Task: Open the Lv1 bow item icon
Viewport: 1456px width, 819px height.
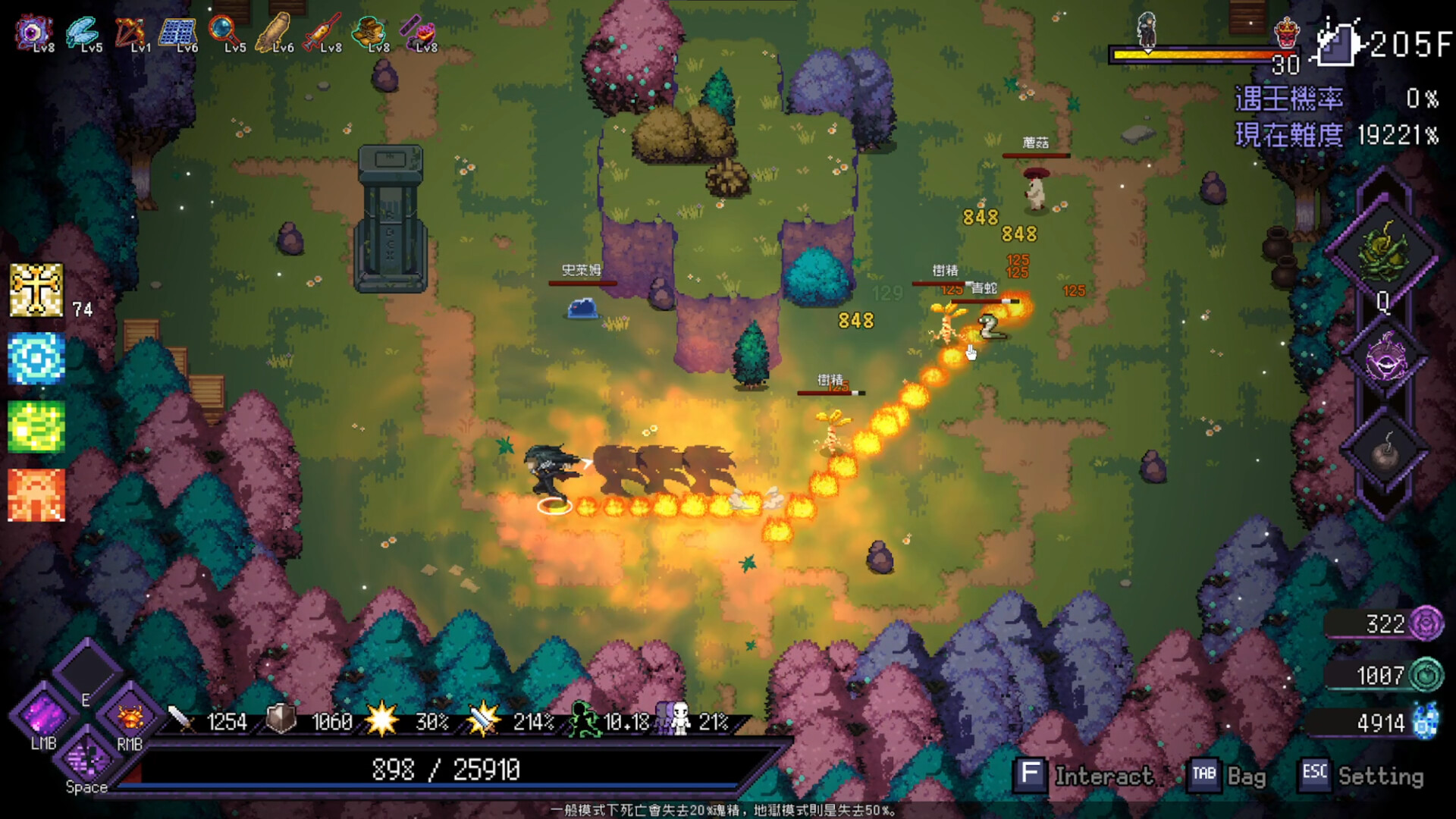Action: pyautogui.click(x=129, y=30)
